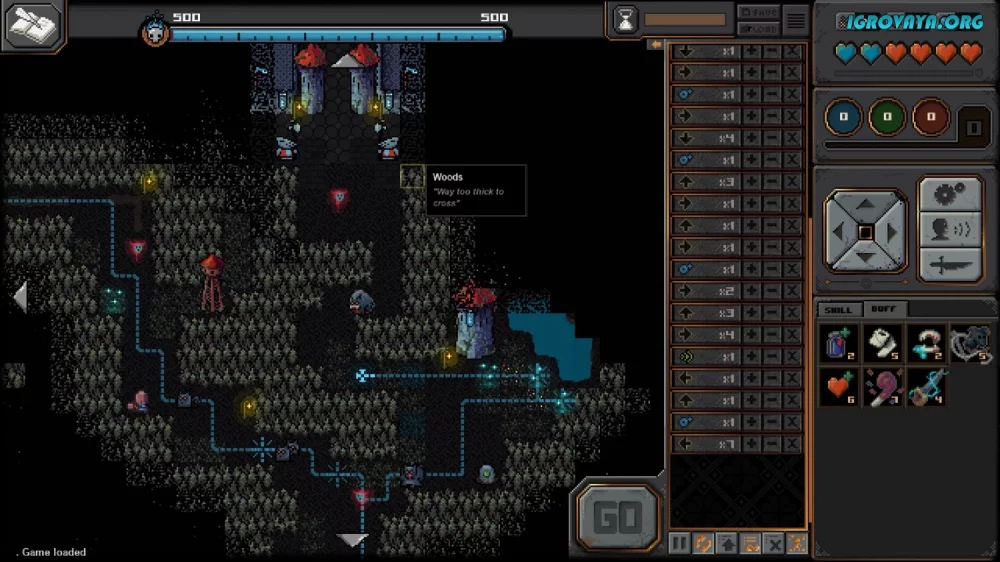The height and width of the screenshot is (562, 1000).
Task: Click the Load button
Action: (758, 28)
